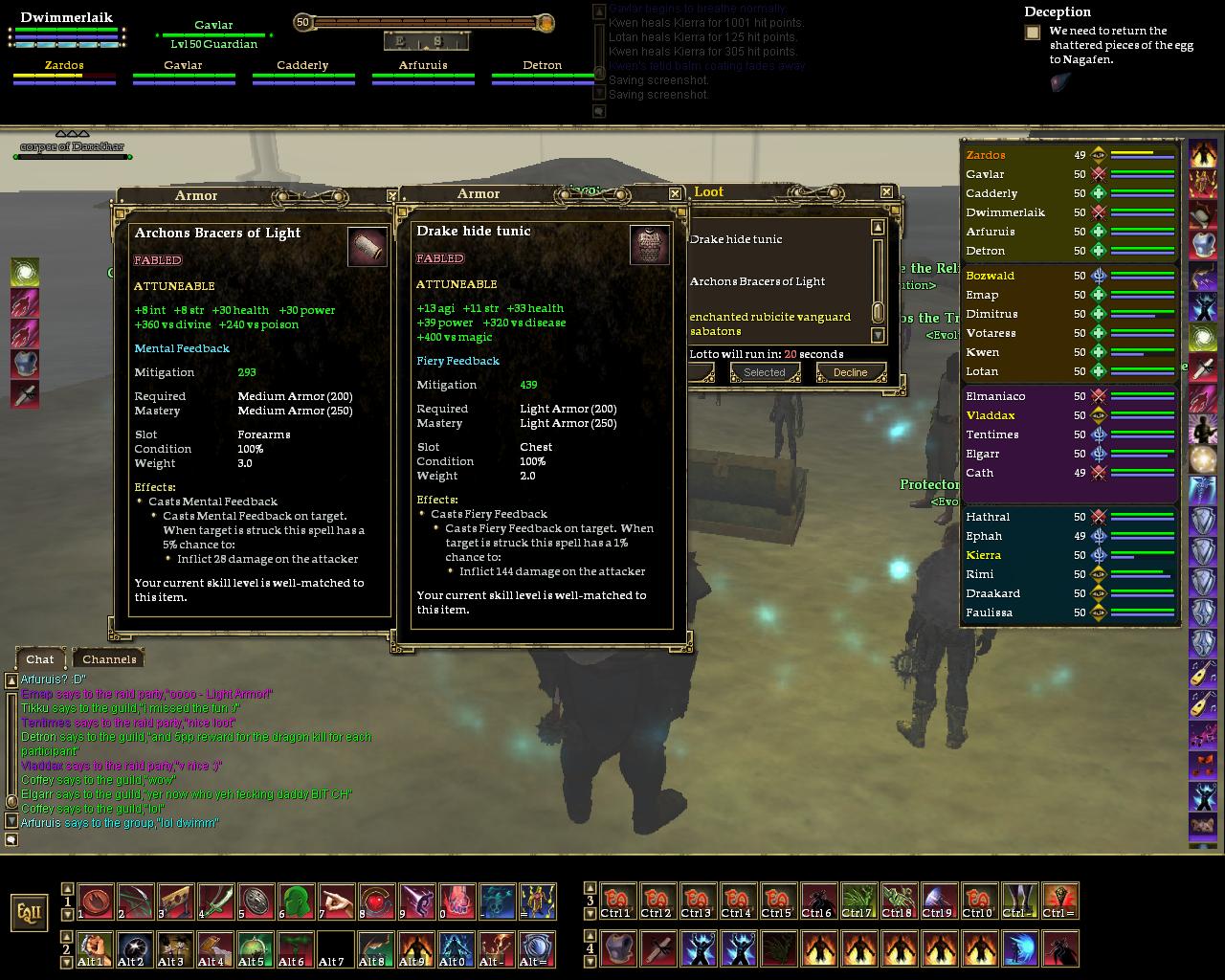This screenshot has width=1225, height=980.
Task: Activate the shield ability on slot 5
Action: pos(256,901)
